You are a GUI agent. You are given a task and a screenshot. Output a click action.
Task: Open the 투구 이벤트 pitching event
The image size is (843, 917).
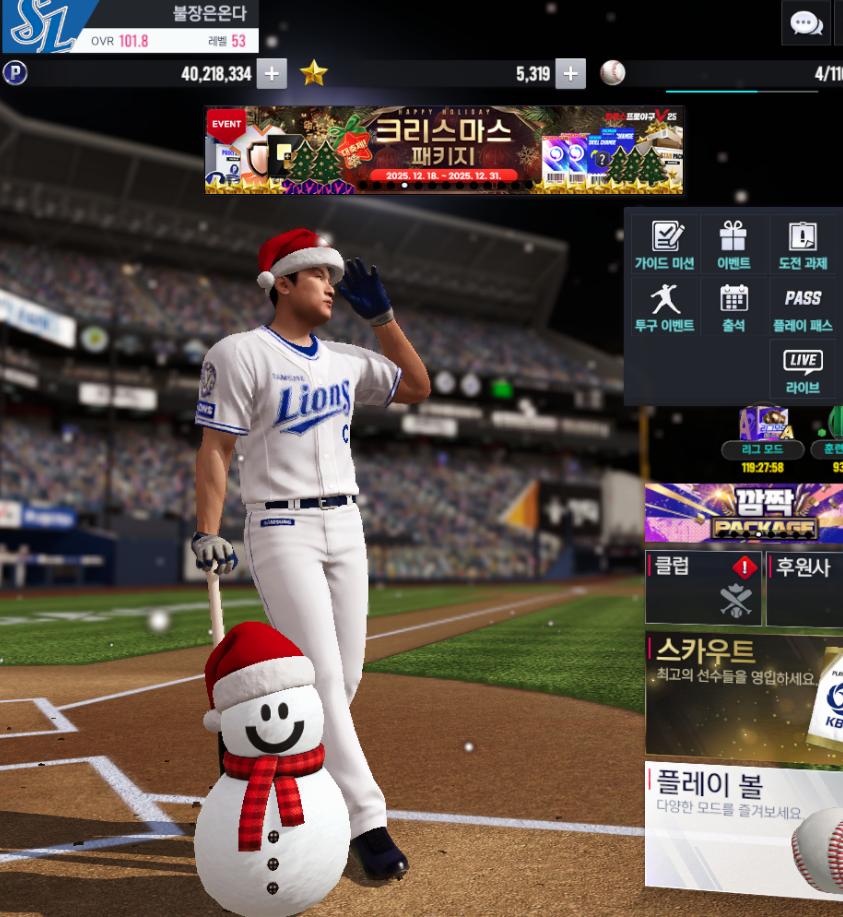[x=664, y=307]
